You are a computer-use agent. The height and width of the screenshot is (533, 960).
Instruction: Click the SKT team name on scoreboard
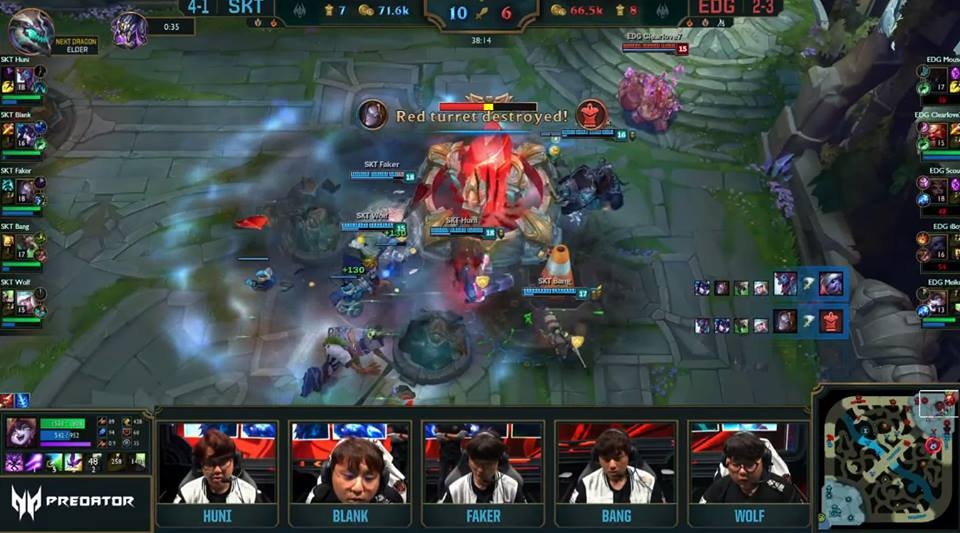244,8
